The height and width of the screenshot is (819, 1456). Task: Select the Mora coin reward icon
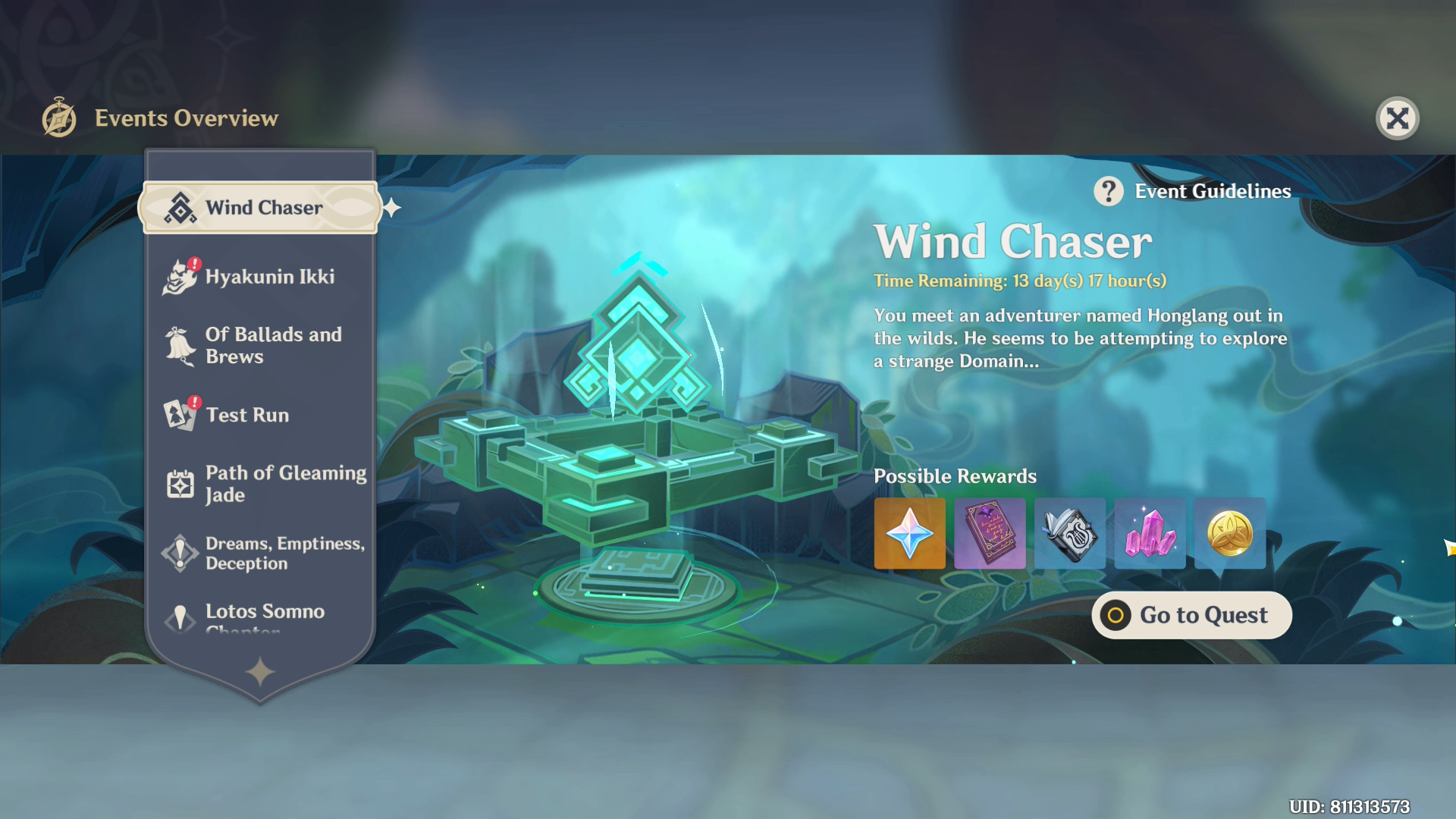[x=1229, y=534]
